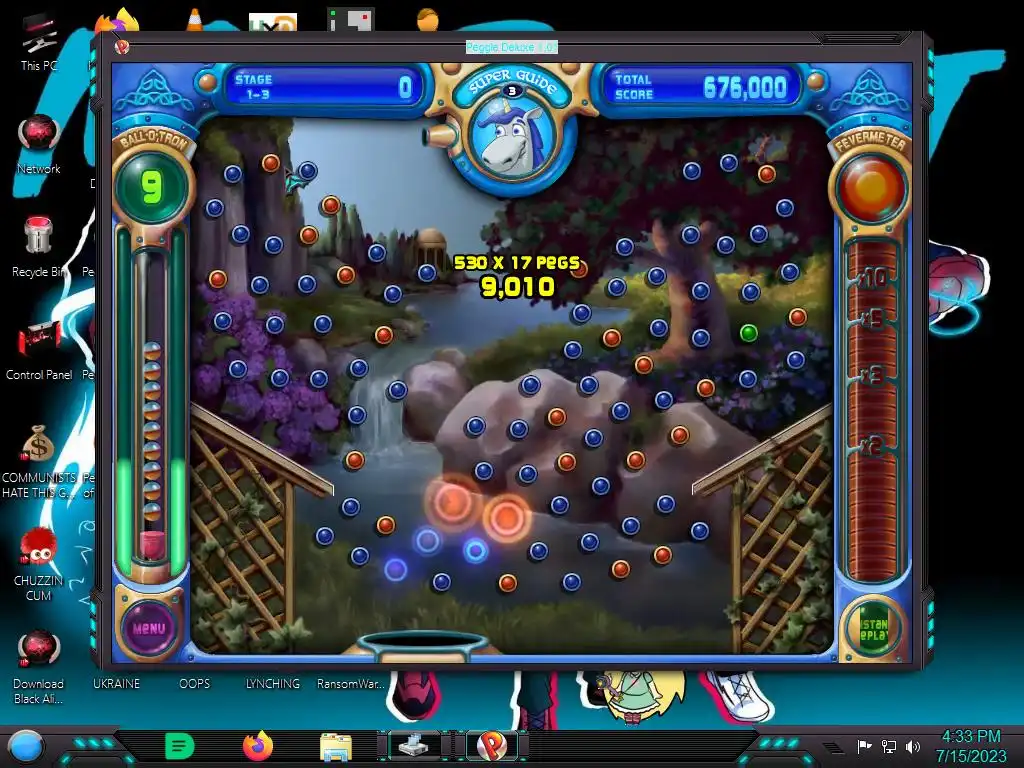Open the purple Menu button
Screen dimensions: 1024x768
coord(148,629)
